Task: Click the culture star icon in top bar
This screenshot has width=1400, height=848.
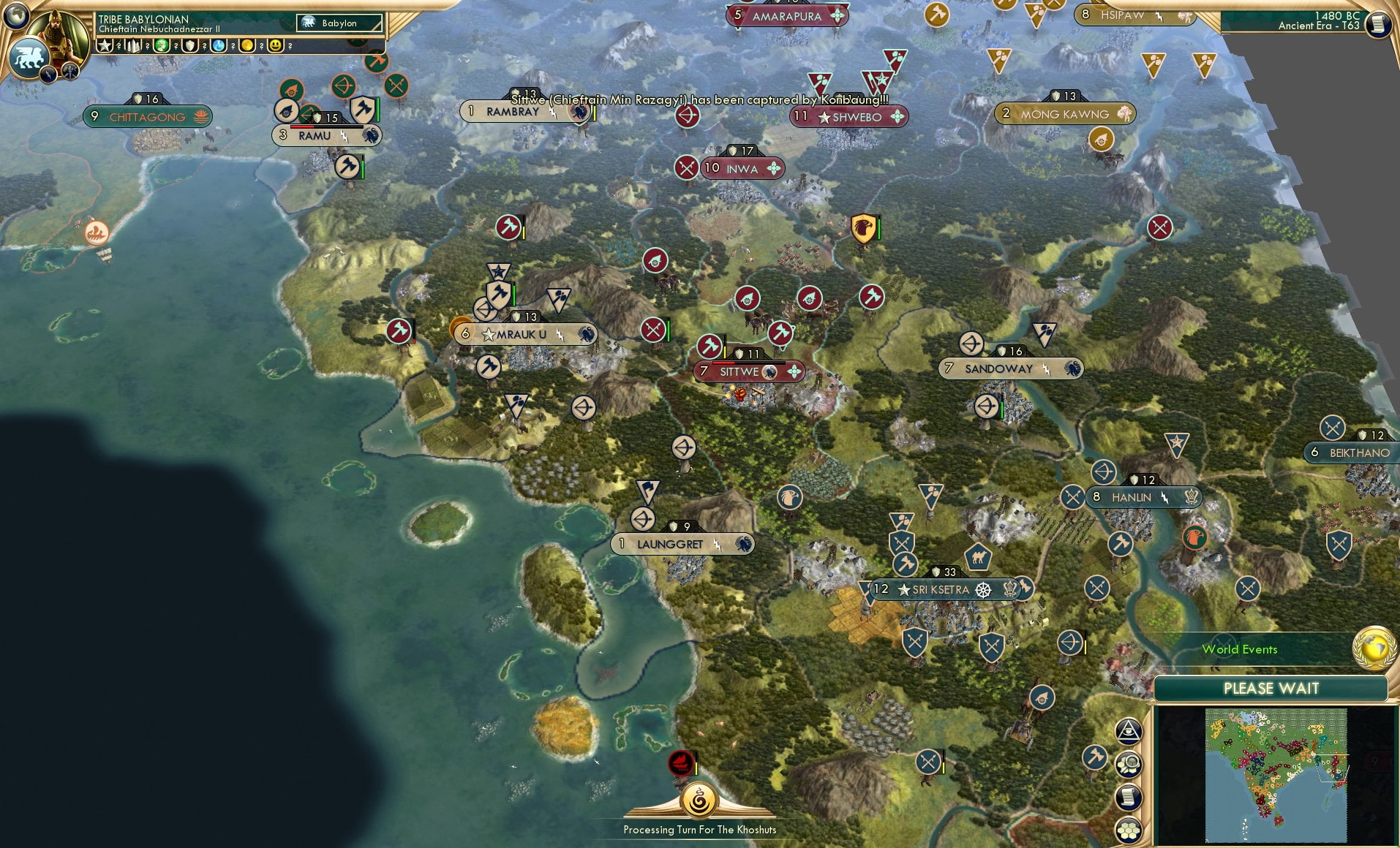Action: pyautogui.click(x=105, y=45)
